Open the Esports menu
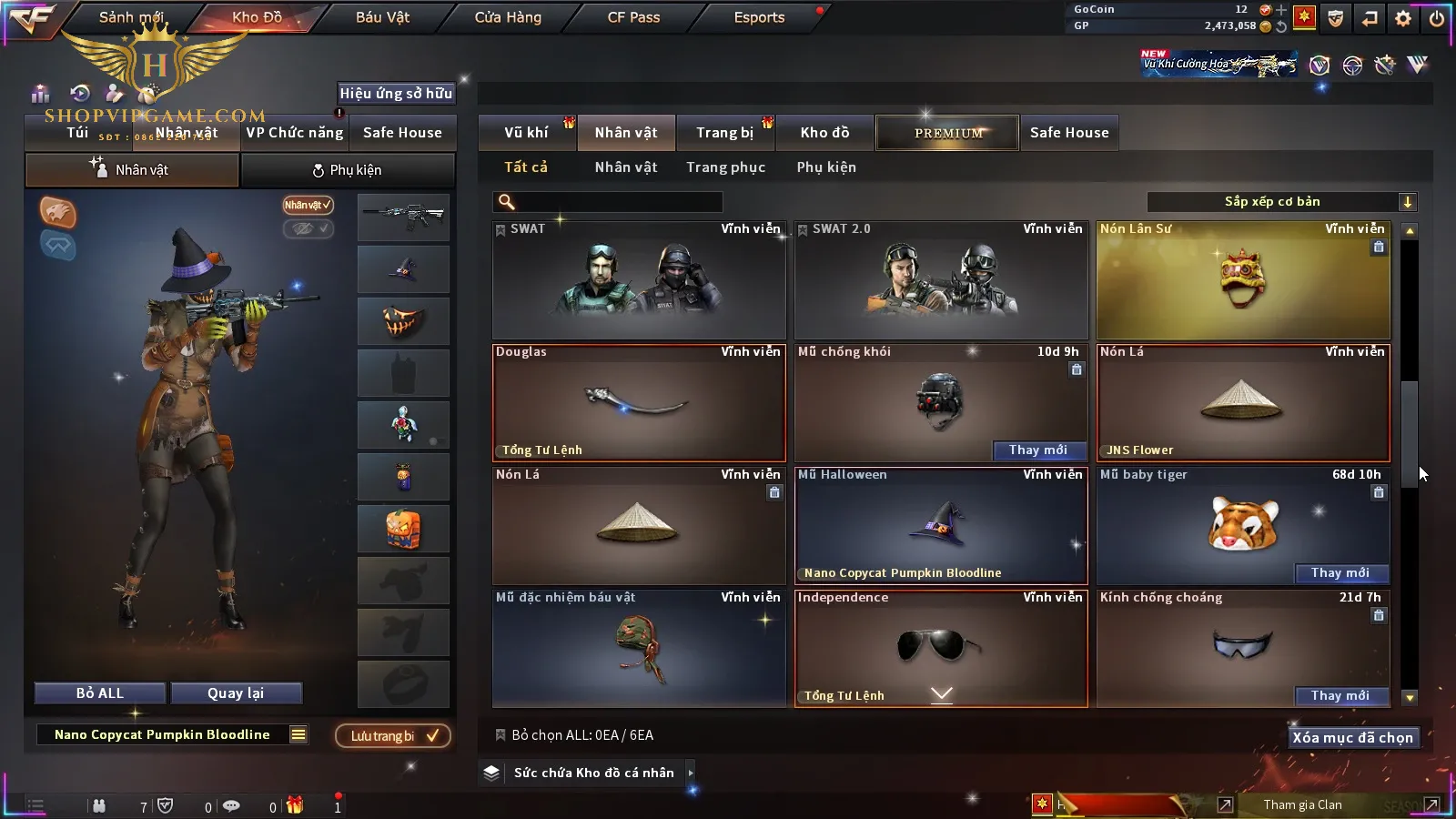 click(759, 17)
